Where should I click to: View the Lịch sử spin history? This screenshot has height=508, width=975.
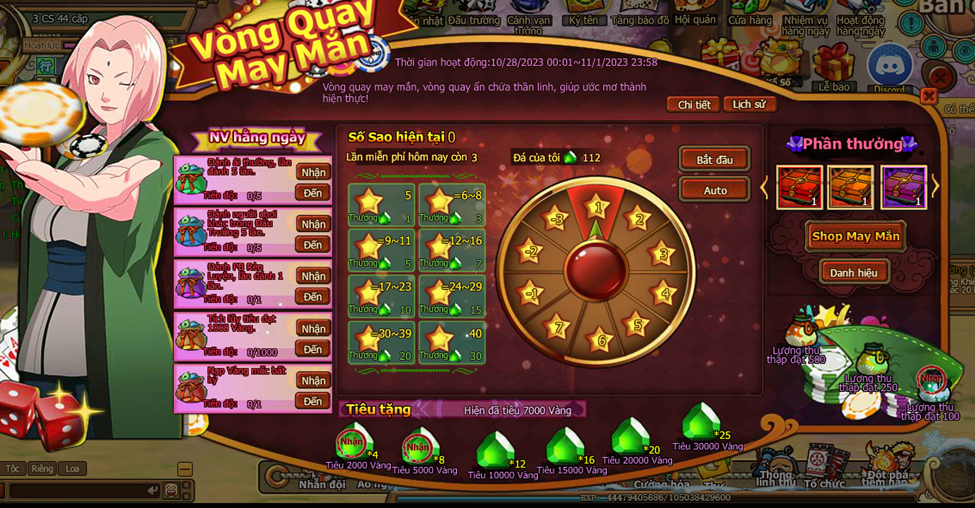coord(748,104)
